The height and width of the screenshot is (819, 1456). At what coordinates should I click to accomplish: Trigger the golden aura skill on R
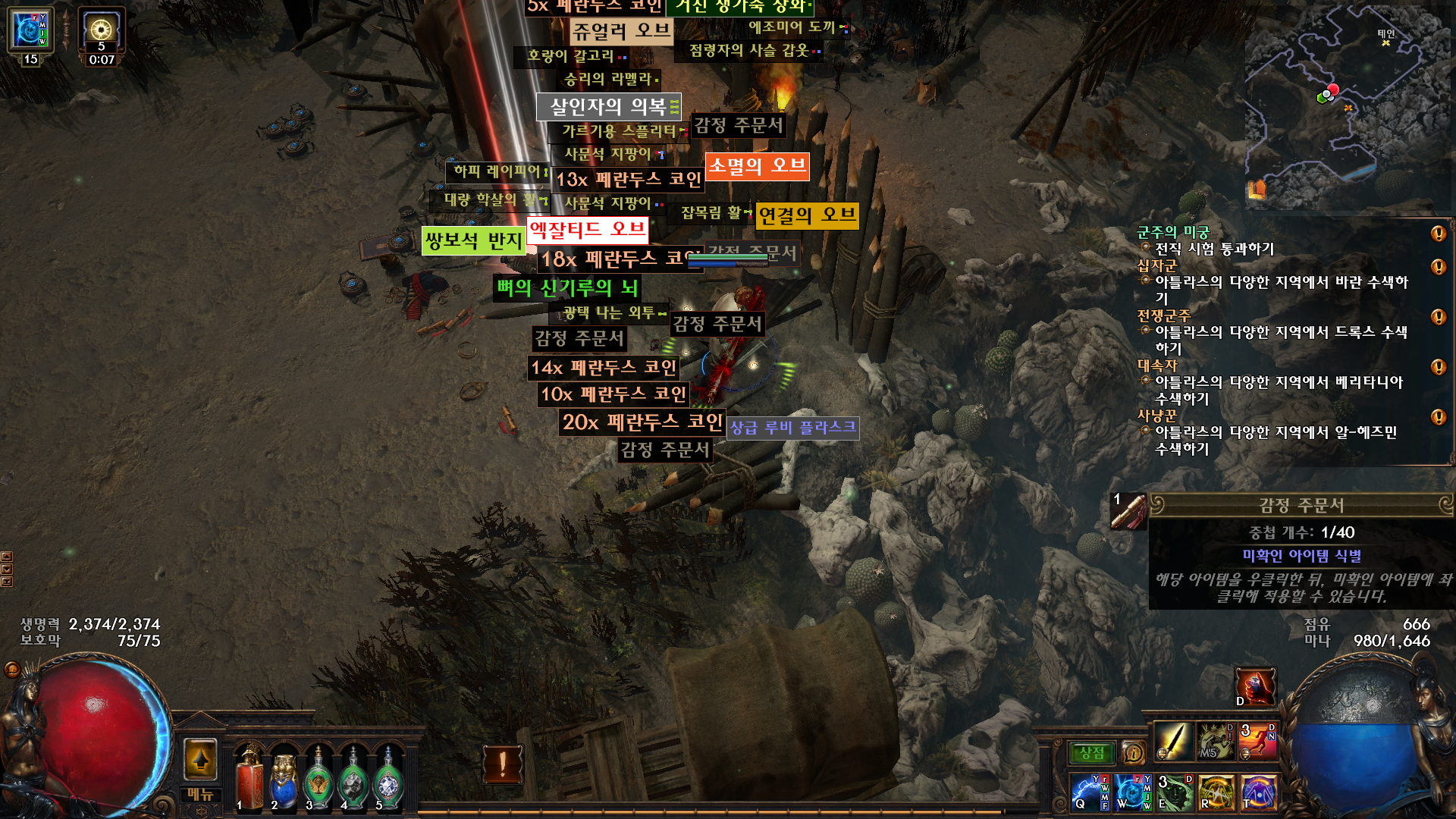tap(1217, 792)
